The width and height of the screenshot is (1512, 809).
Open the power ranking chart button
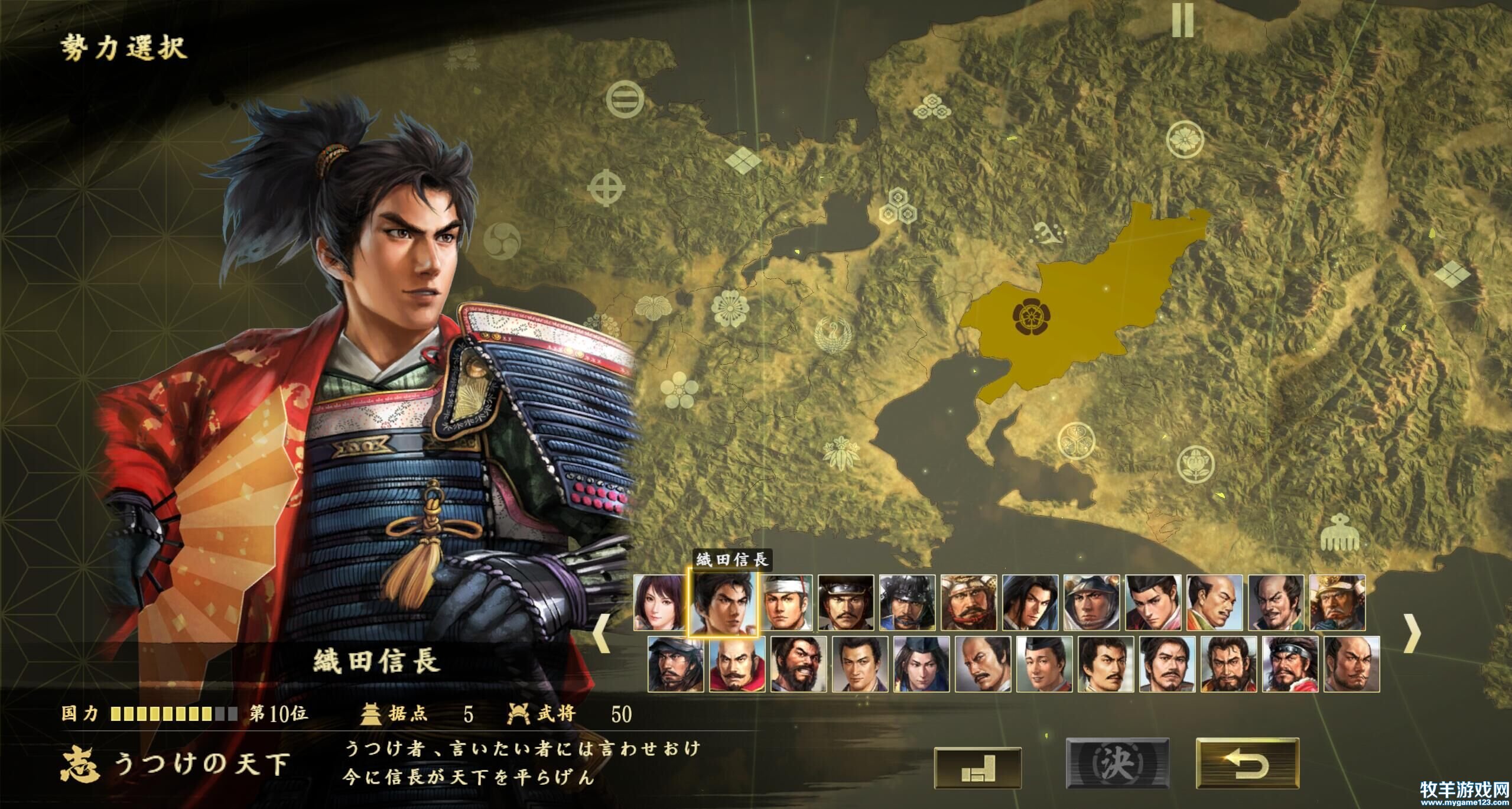tap(978, 768)
